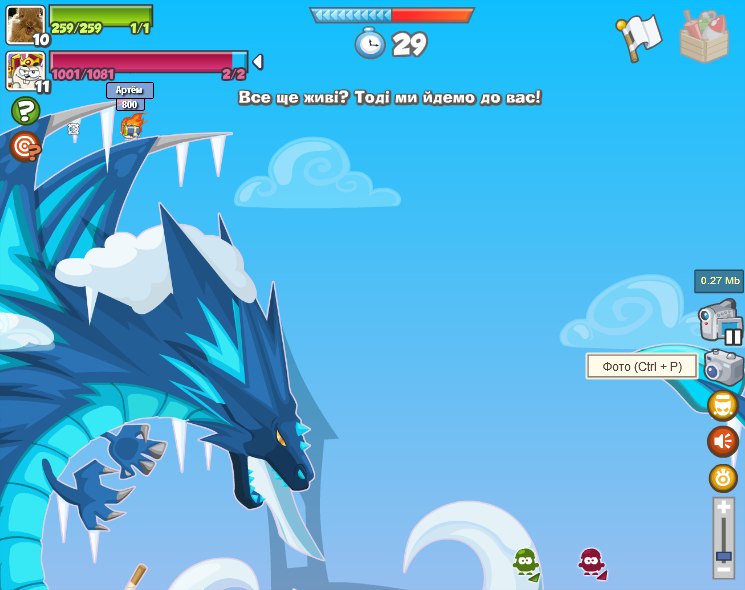Open the gear settings button
This screenshot has height=590, width=745.
pyautogui.click(x=722, y=477)
